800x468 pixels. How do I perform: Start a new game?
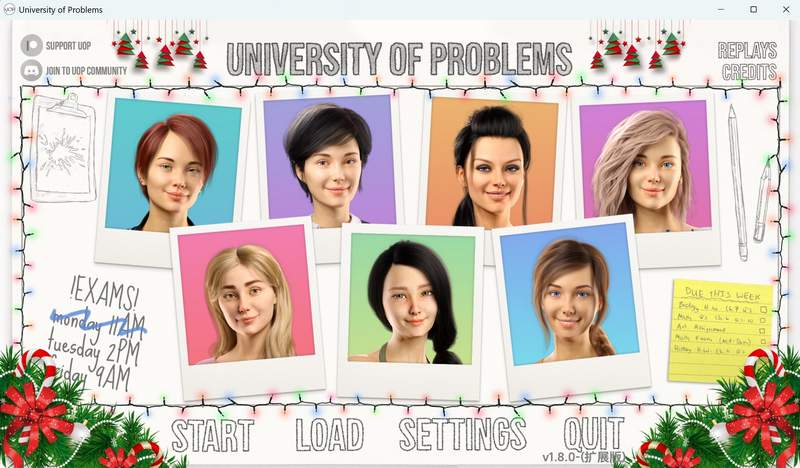point(212,436)
